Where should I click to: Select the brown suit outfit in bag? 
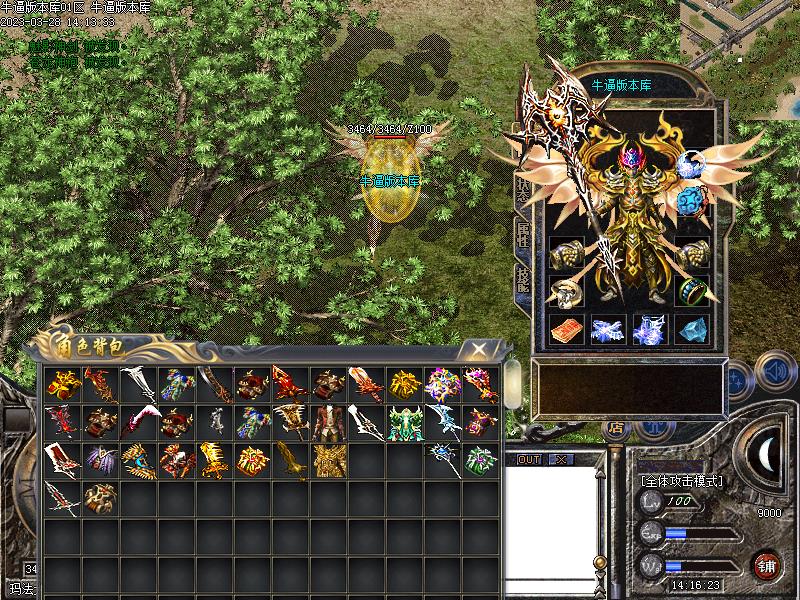click(327, 422)
